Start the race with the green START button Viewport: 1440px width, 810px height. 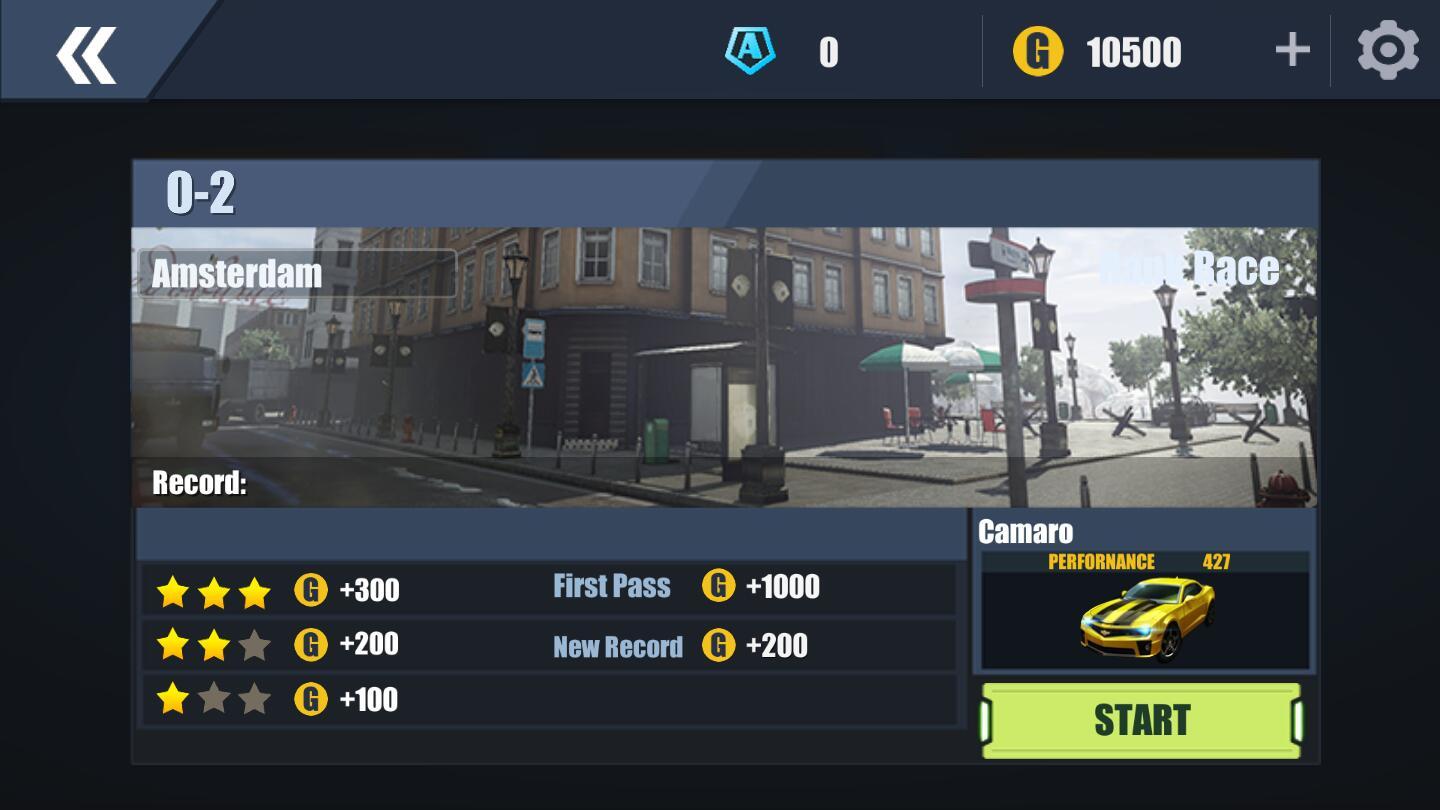[x=1141, y=720]
